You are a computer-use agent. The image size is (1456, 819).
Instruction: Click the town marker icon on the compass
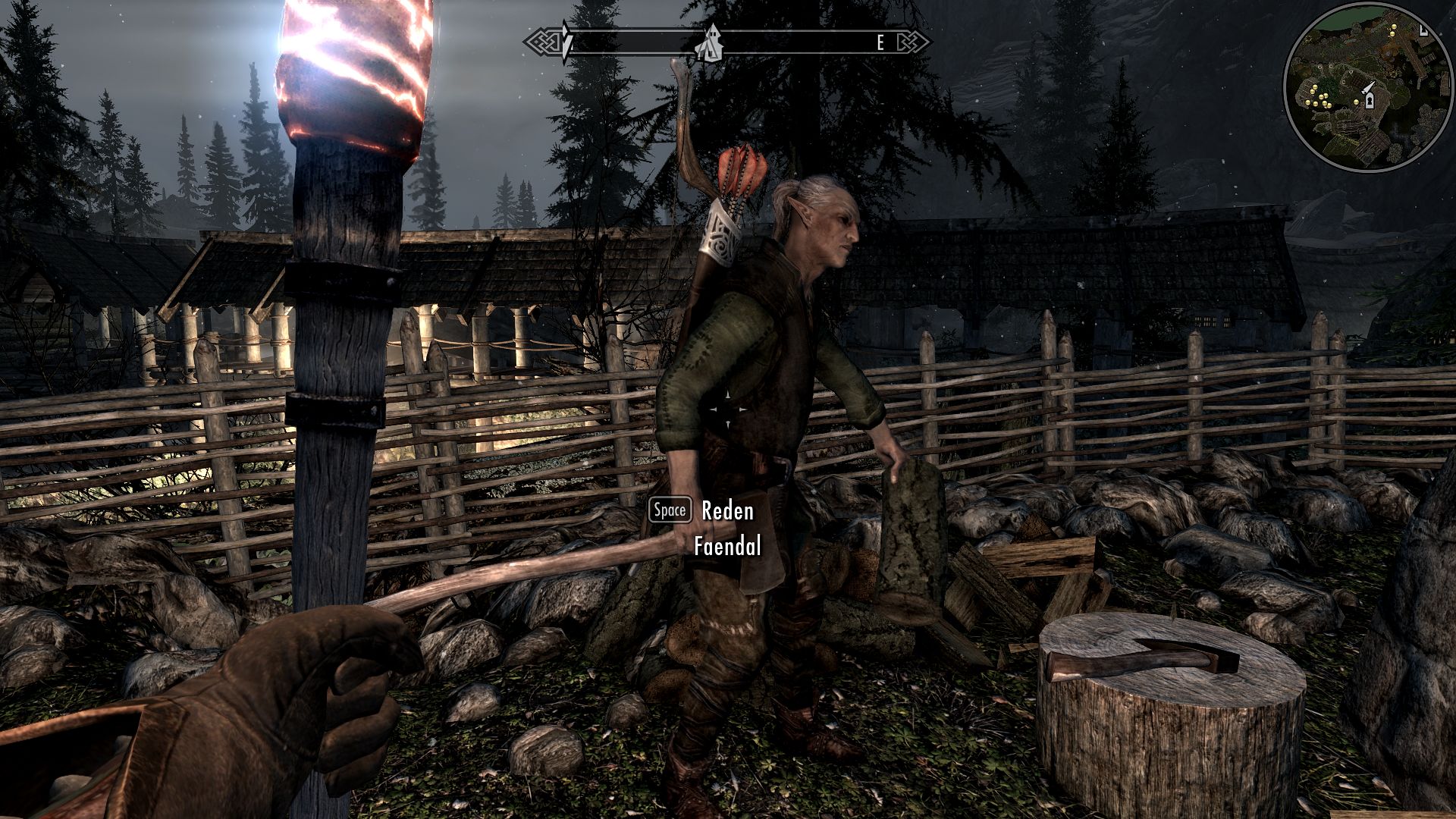point(710,42)
